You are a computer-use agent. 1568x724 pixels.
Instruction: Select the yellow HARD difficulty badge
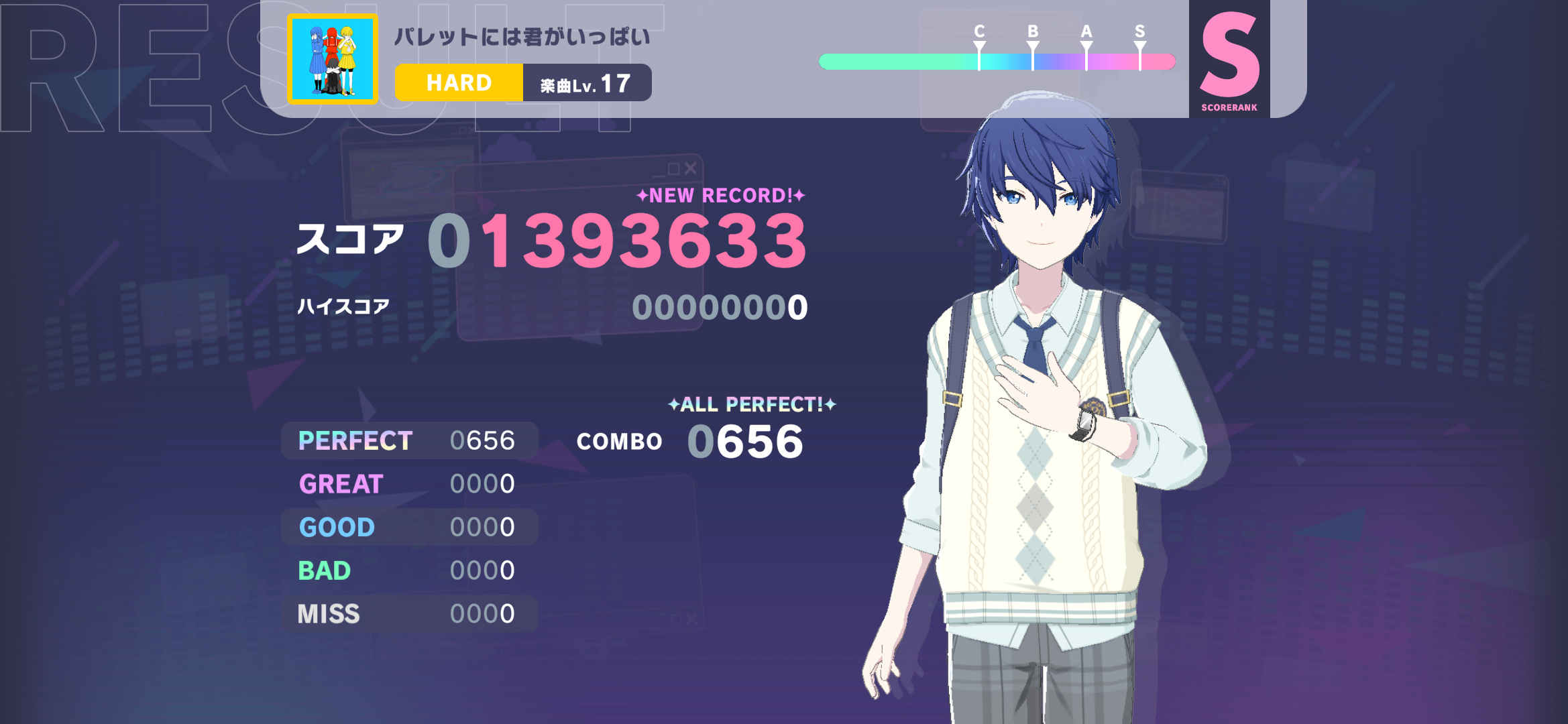[459, 83]
